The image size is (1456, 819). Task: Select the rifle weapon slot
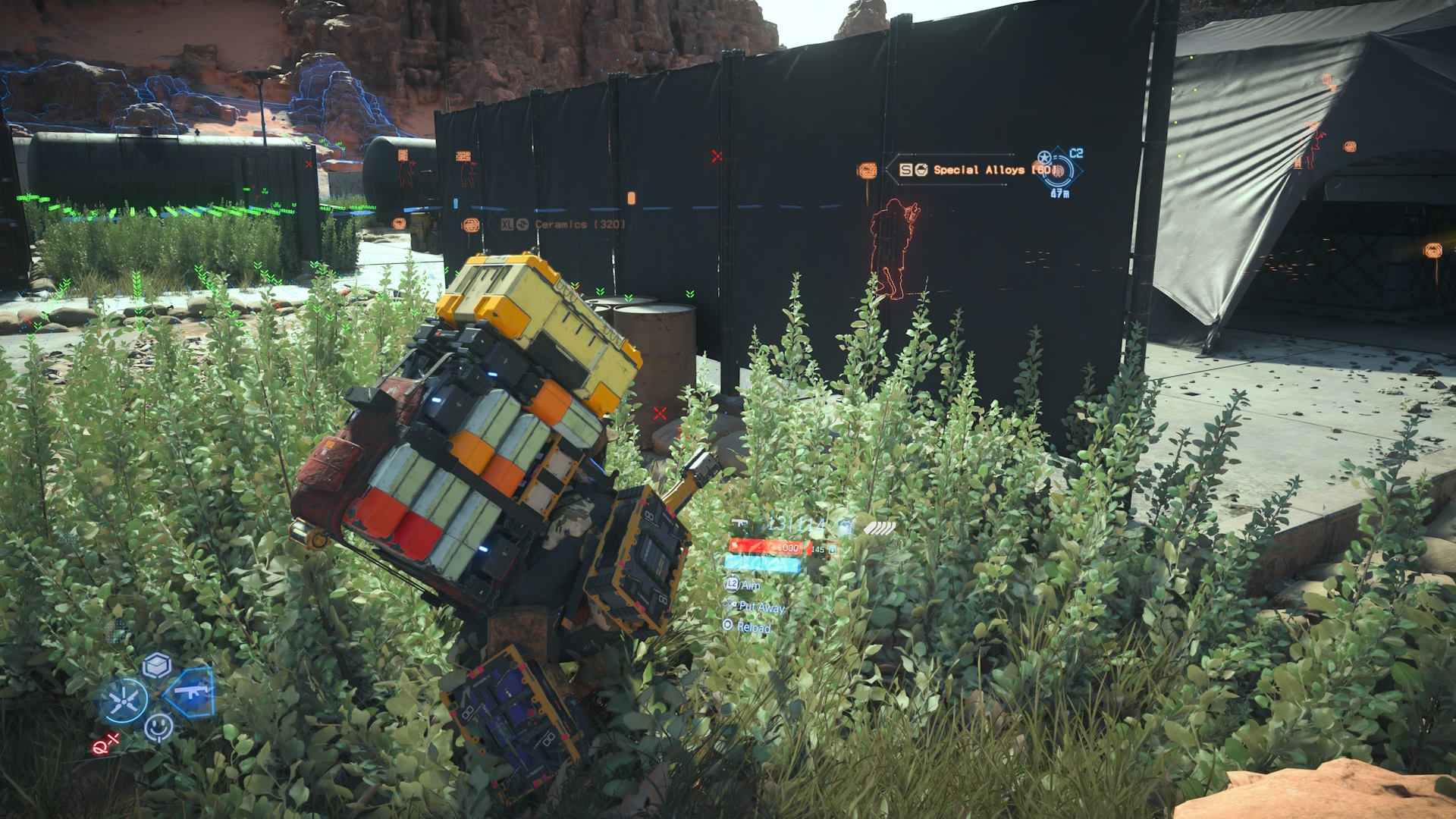(x=190, y=692)
